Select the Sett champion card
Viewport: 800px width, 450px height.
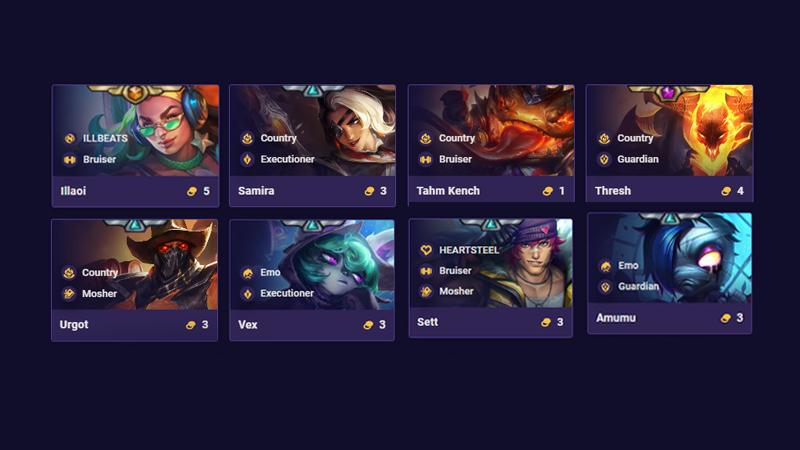tap(491, 277)
